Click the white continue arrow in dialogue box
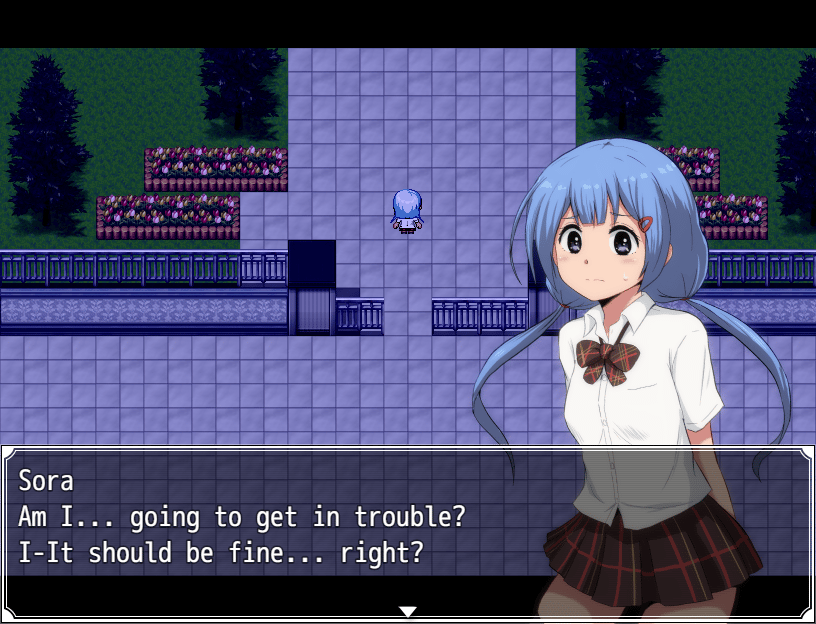The height and width of the screenshot is (624, 816). click(x=407, y=611)
